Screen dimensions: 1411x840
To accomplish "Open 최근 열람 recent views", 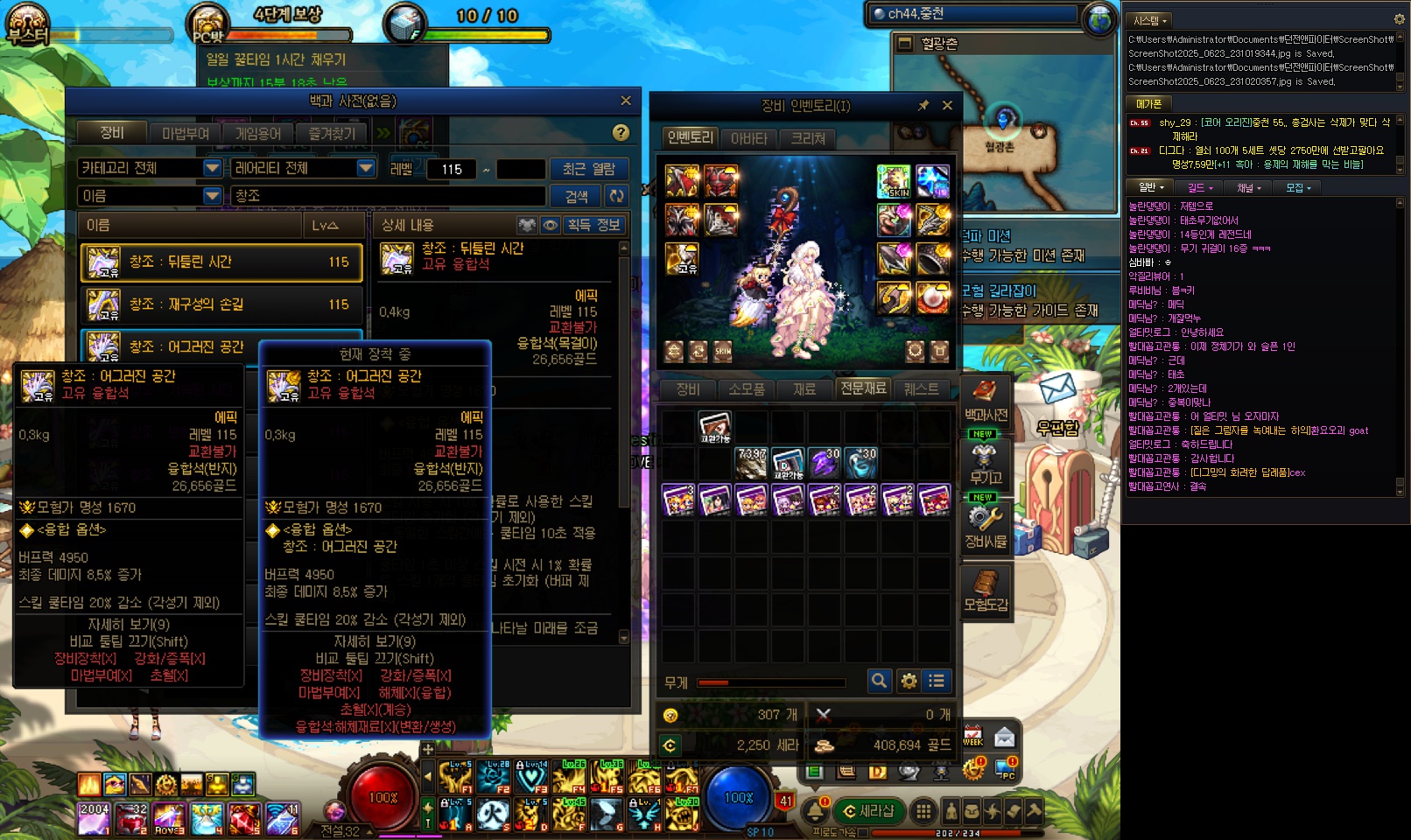I will [588, 168].
